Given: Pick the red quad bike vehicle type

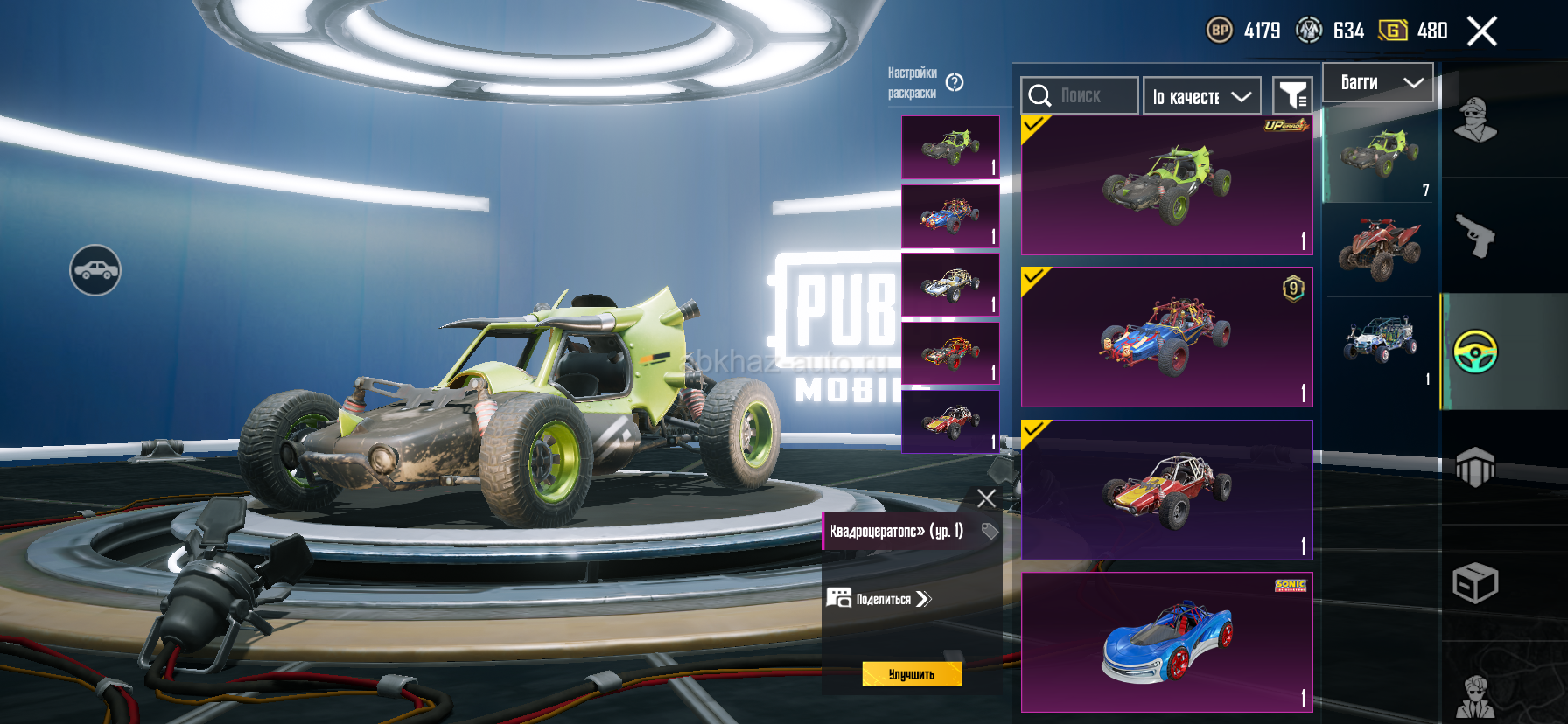Looking at the screenshot, I should (1379, 249).
